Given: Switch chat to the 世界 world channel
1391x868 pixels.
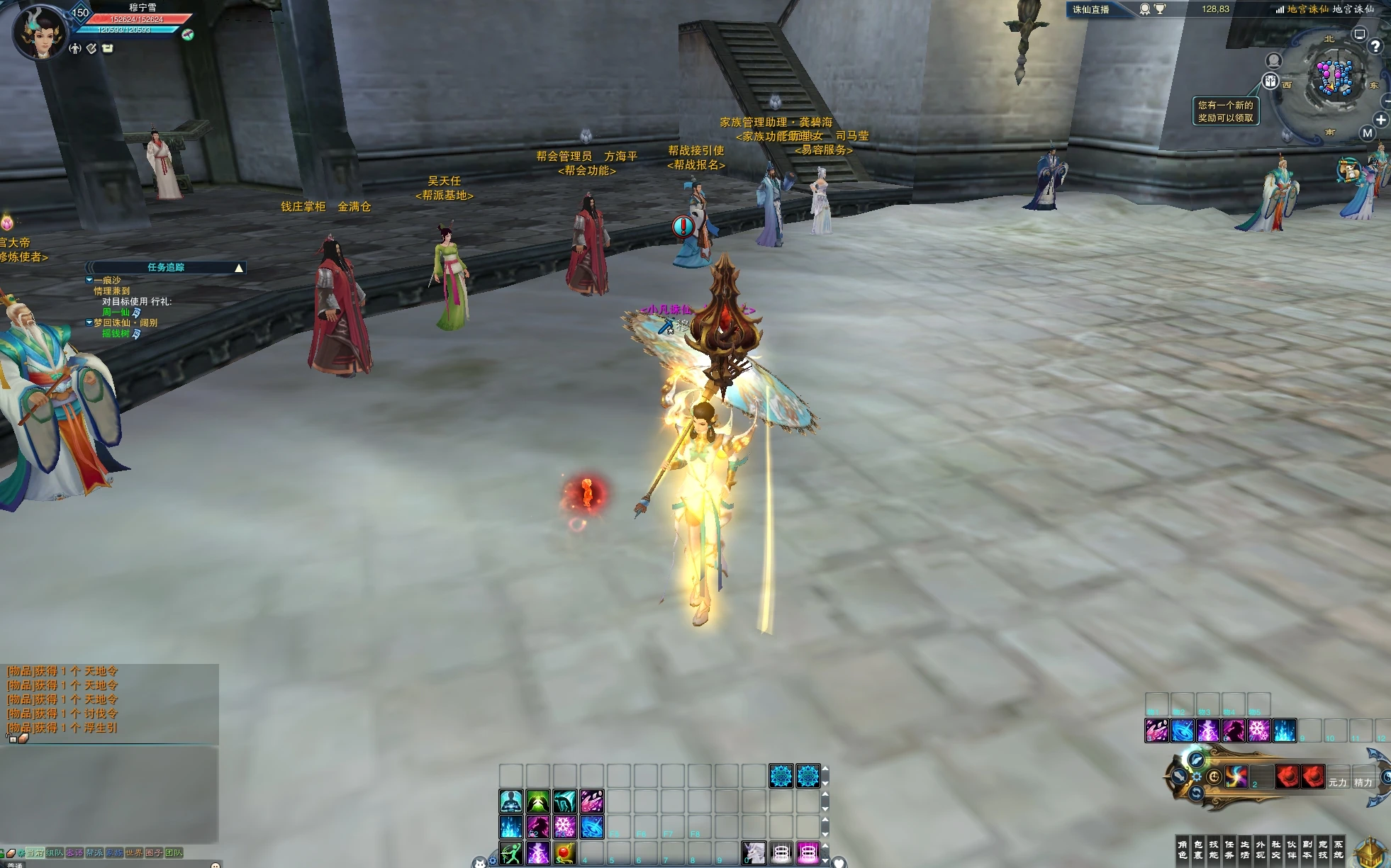Looking at the screenshot, I should [x=134, y=852].
